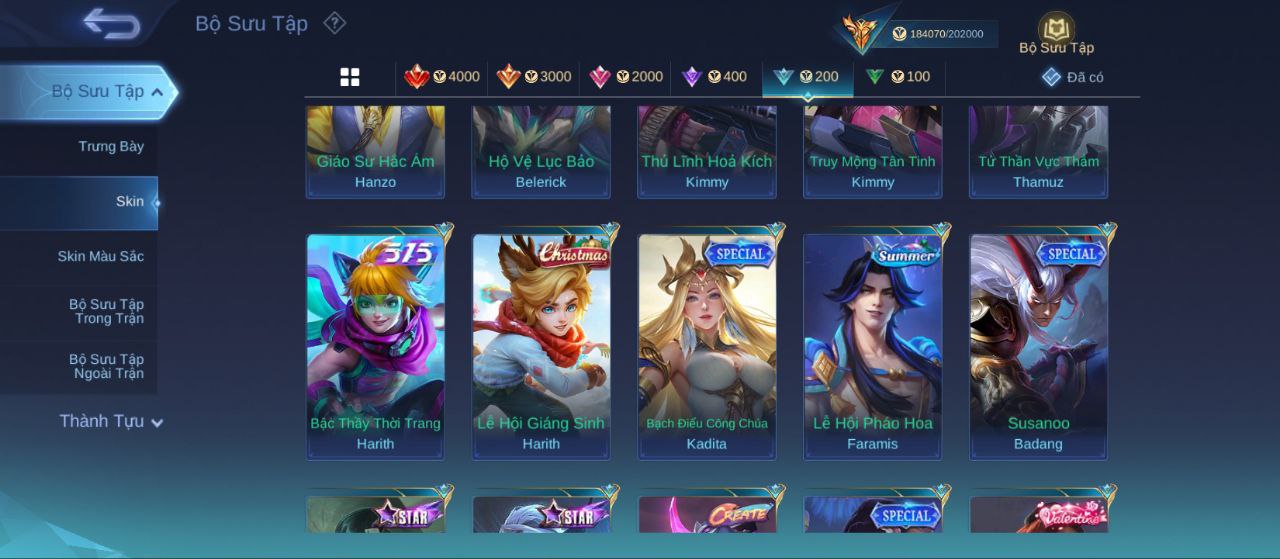
Task: Open Bộ Sưu Tập Ngoài Trận
Action: 106,367
